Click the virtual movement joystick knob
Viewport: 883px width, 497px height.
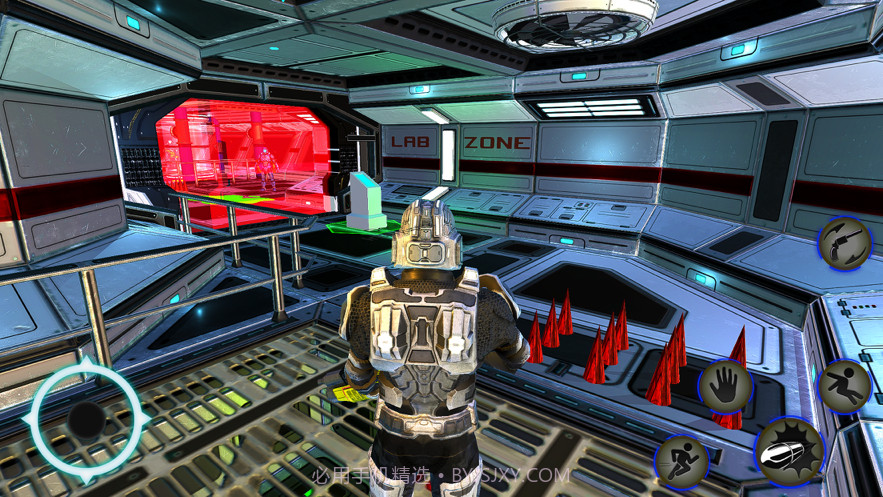pyautogui.click(x=86, y=421)
